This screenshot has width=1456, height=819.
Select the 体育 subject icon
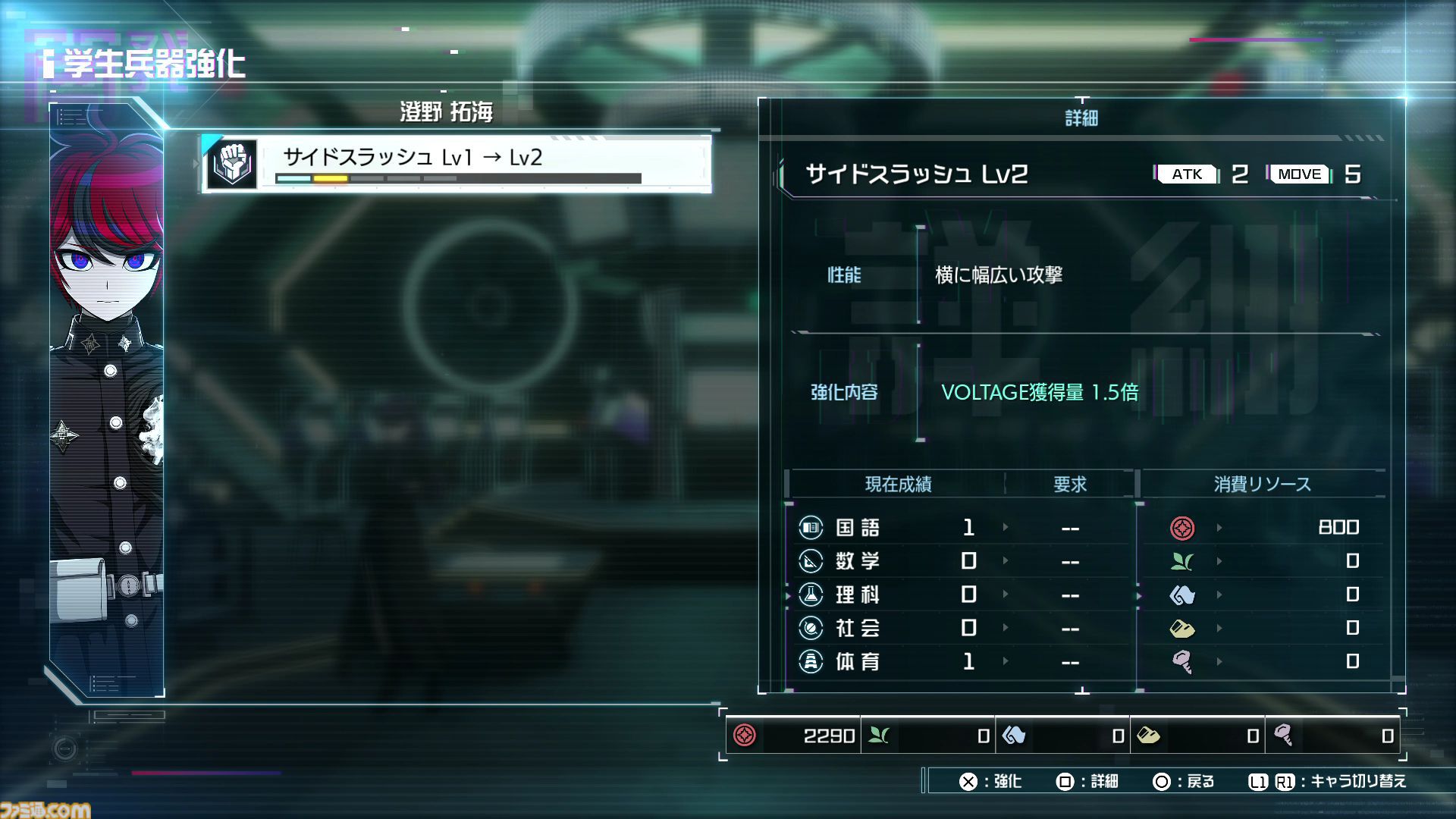pyautogui.click(x=810, y=661)
